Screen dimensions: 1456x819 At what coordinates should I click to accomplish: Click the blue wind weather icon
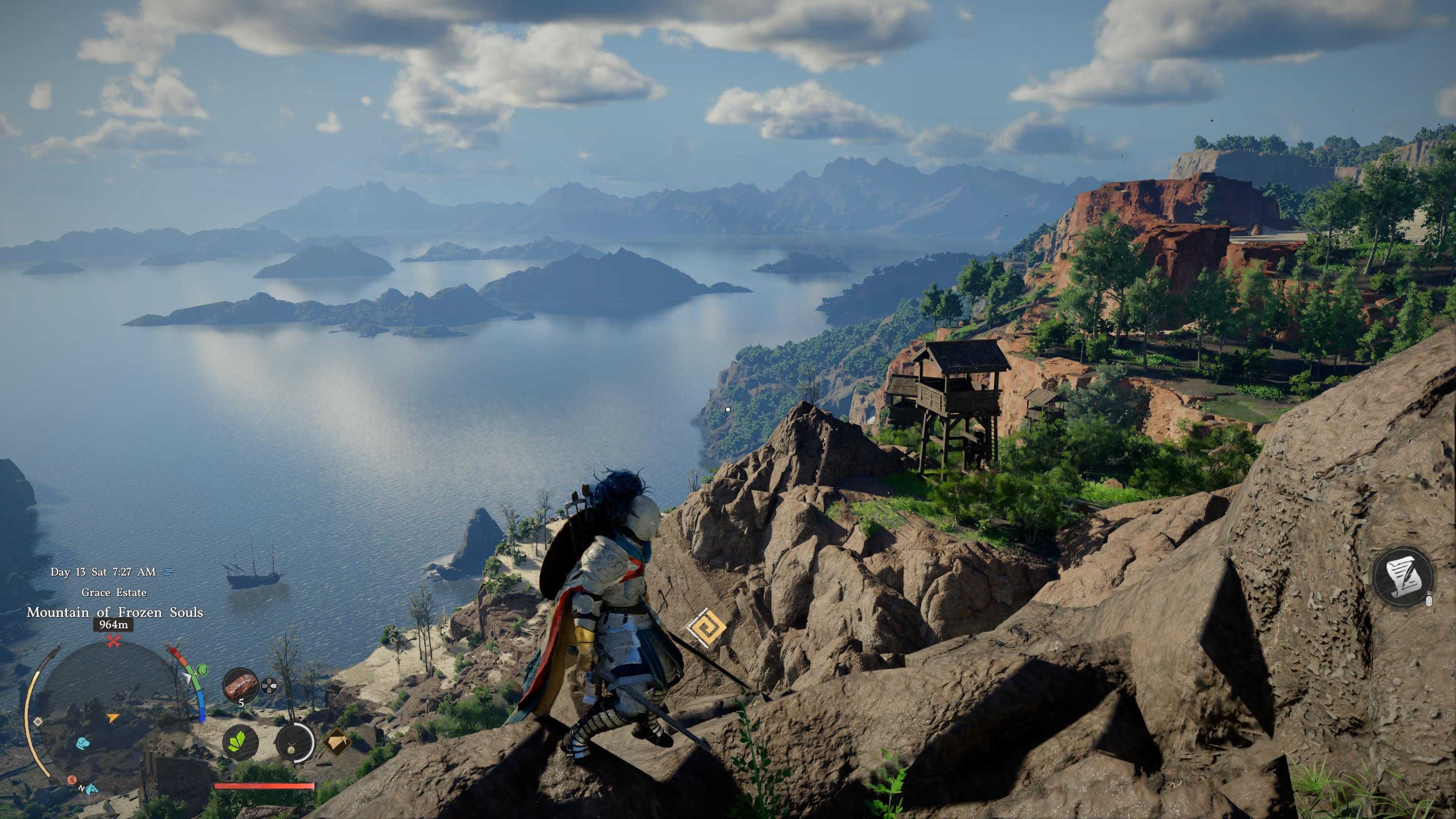pyautogui.click(x=168, y=572)
